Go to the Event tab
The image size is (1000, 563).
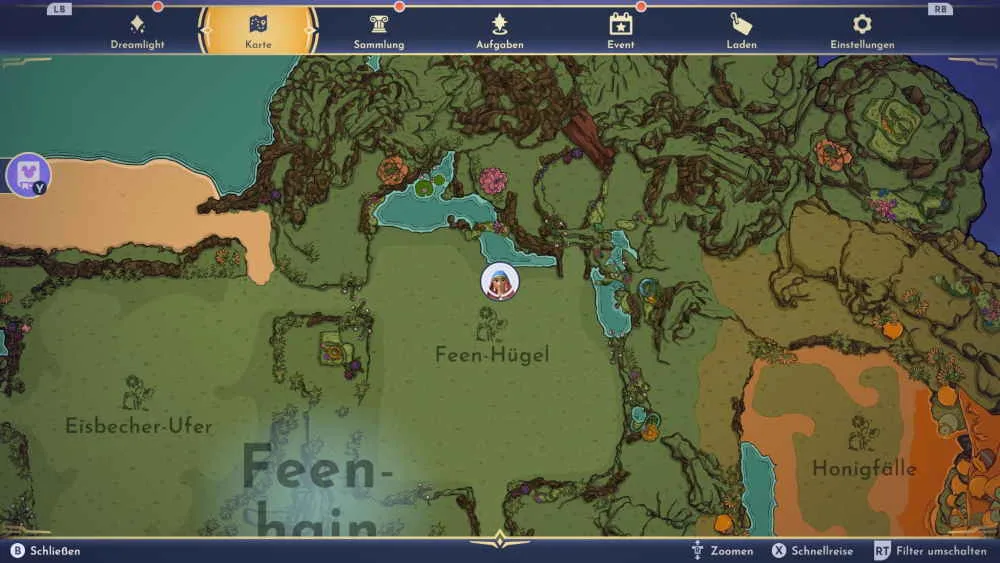click(621, 30)
